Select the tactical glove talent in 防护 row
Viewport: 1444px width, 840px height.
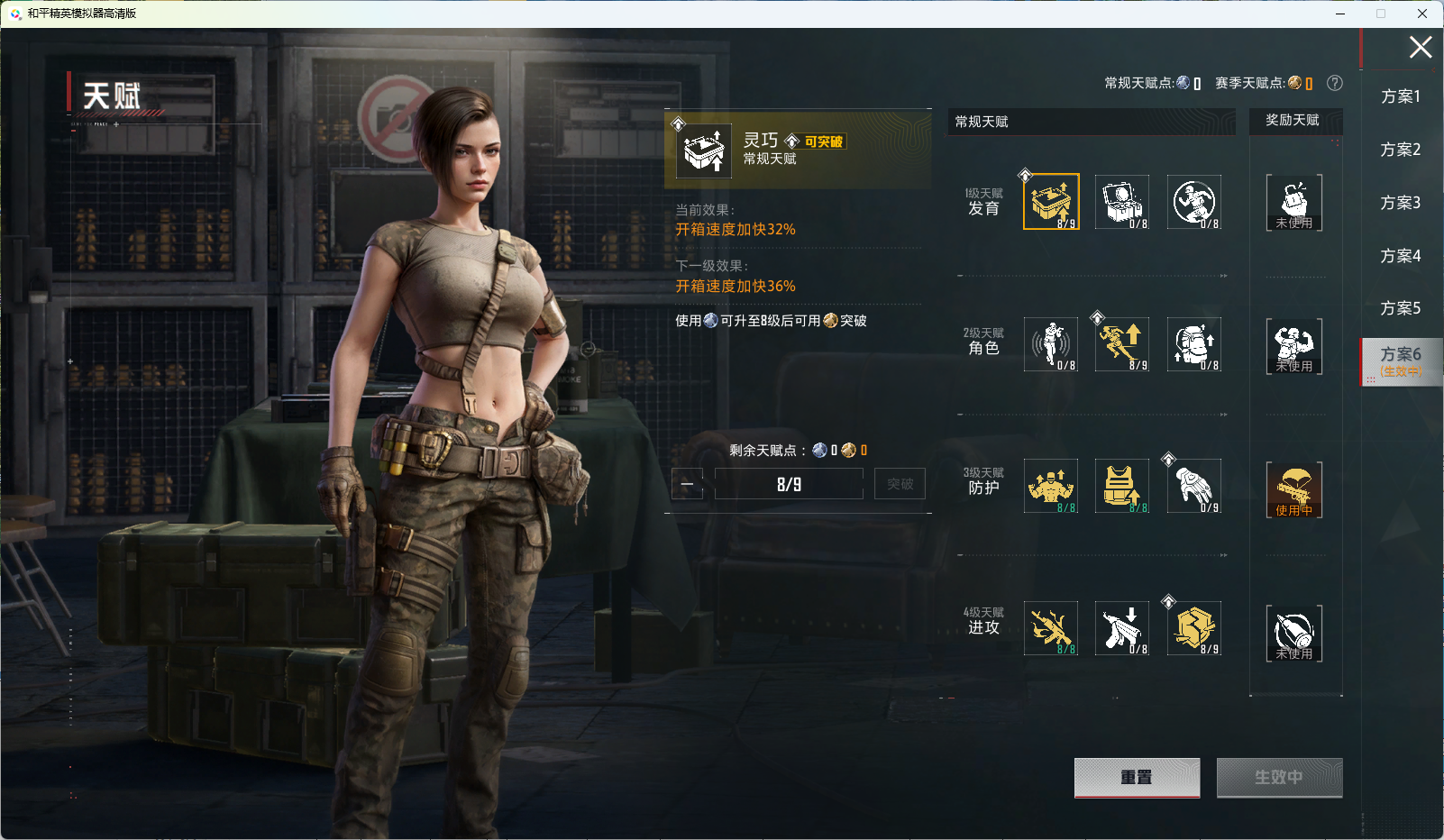coord(1193,486)
